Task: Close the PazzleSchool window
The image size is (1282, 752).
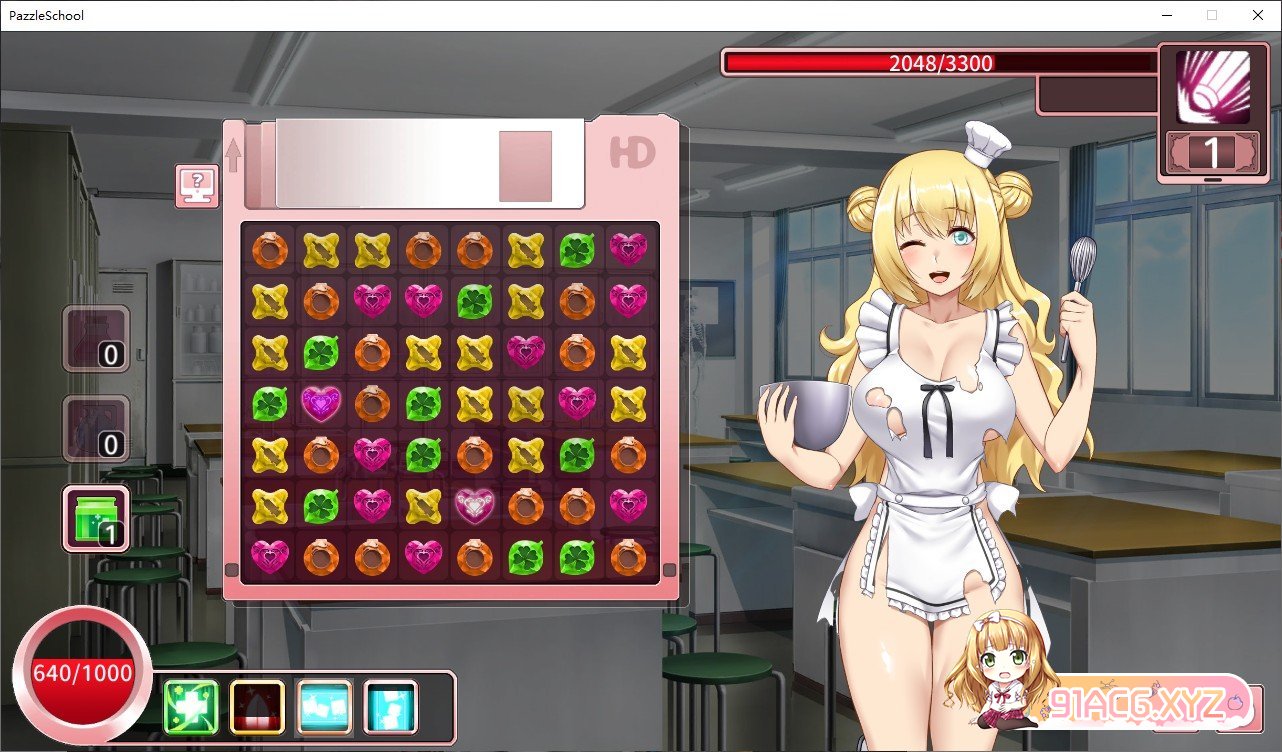Action: tap(1257, 15)
